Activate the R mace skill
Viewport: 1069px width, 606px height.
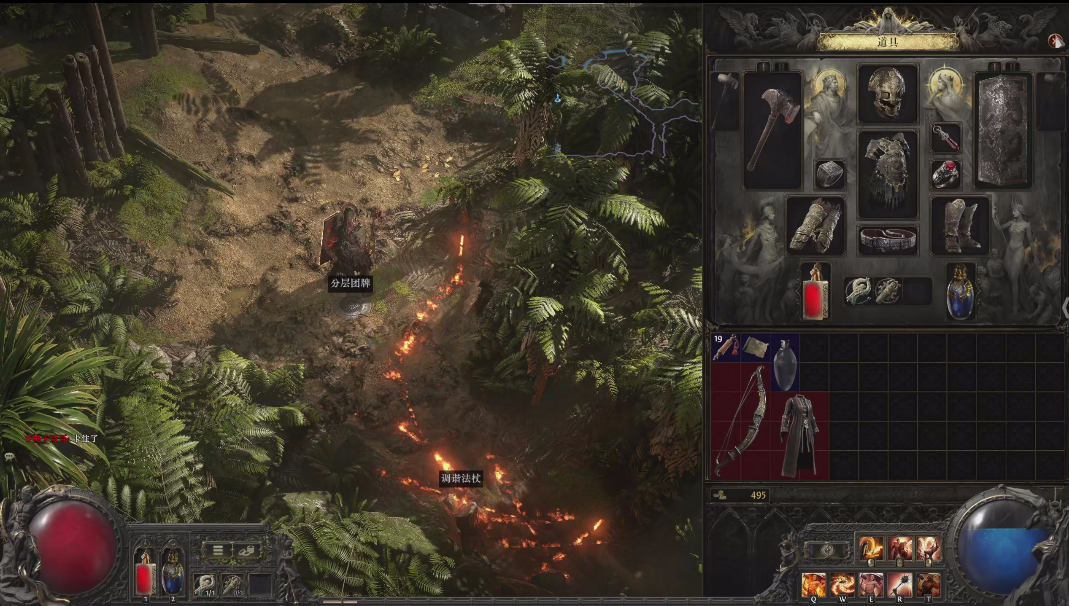[x=900, y=584]
